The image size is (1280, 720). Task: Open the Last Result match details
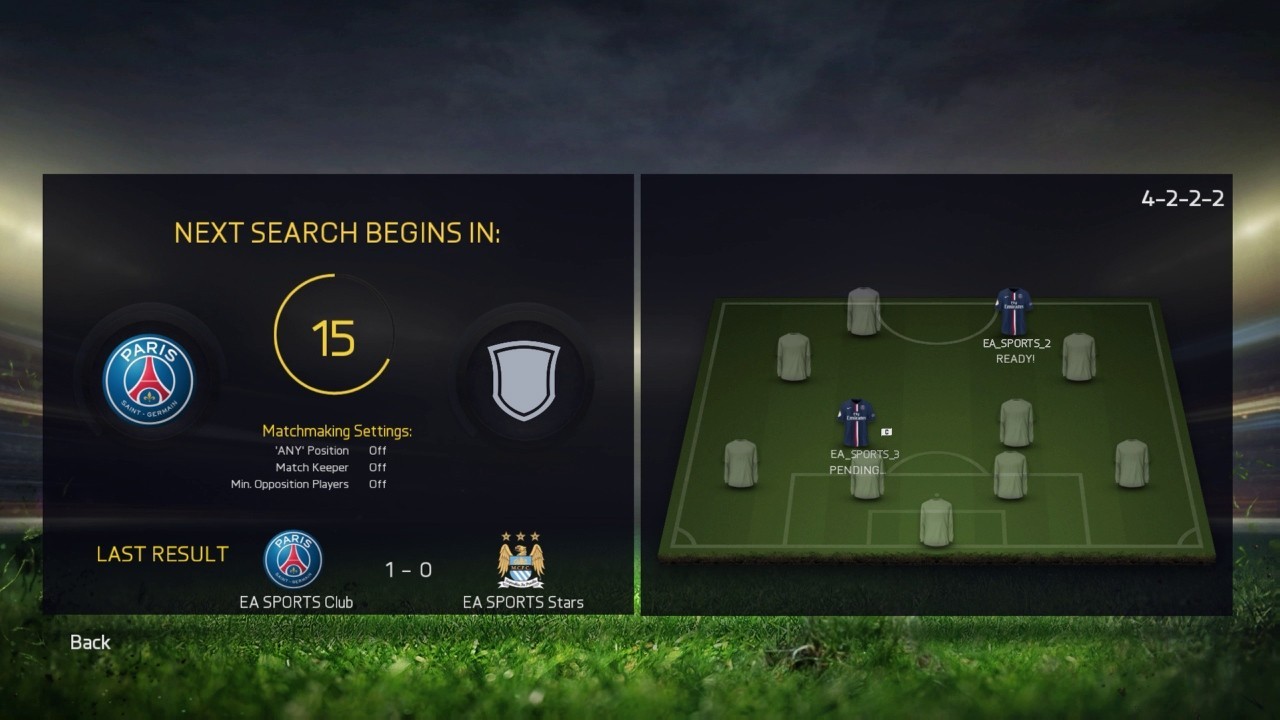163,553
